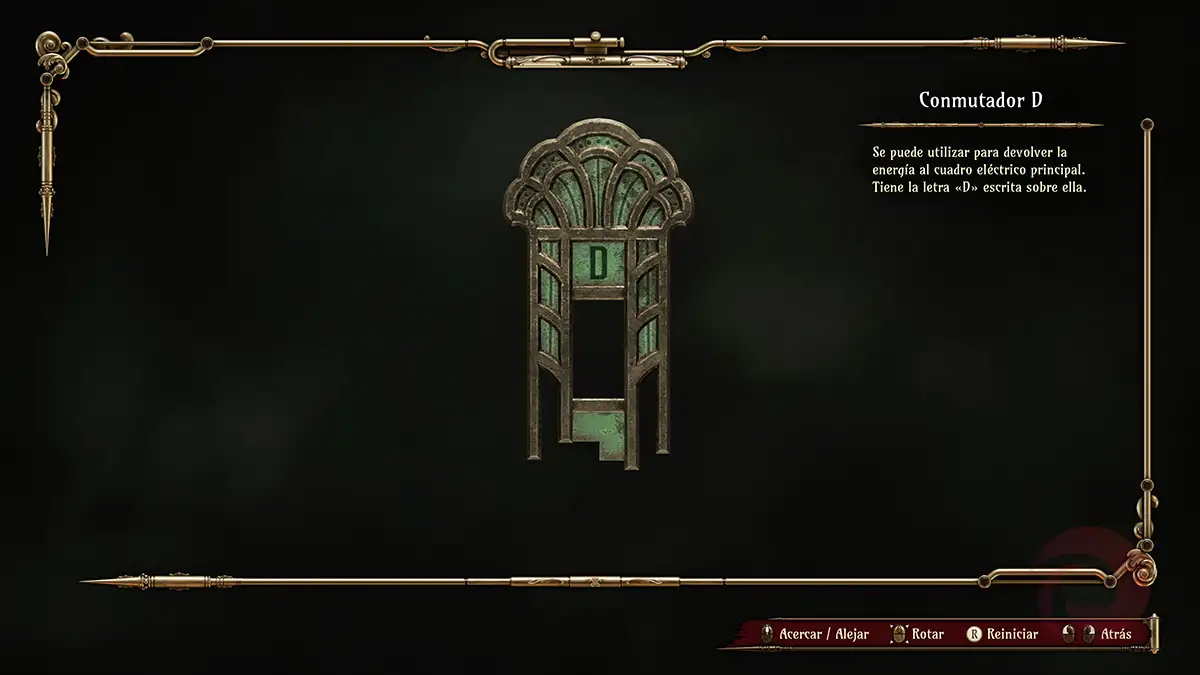This screenshot has width=1200, height=675.
Task: Go back using the Atrás button
Action: (1114, 634)
